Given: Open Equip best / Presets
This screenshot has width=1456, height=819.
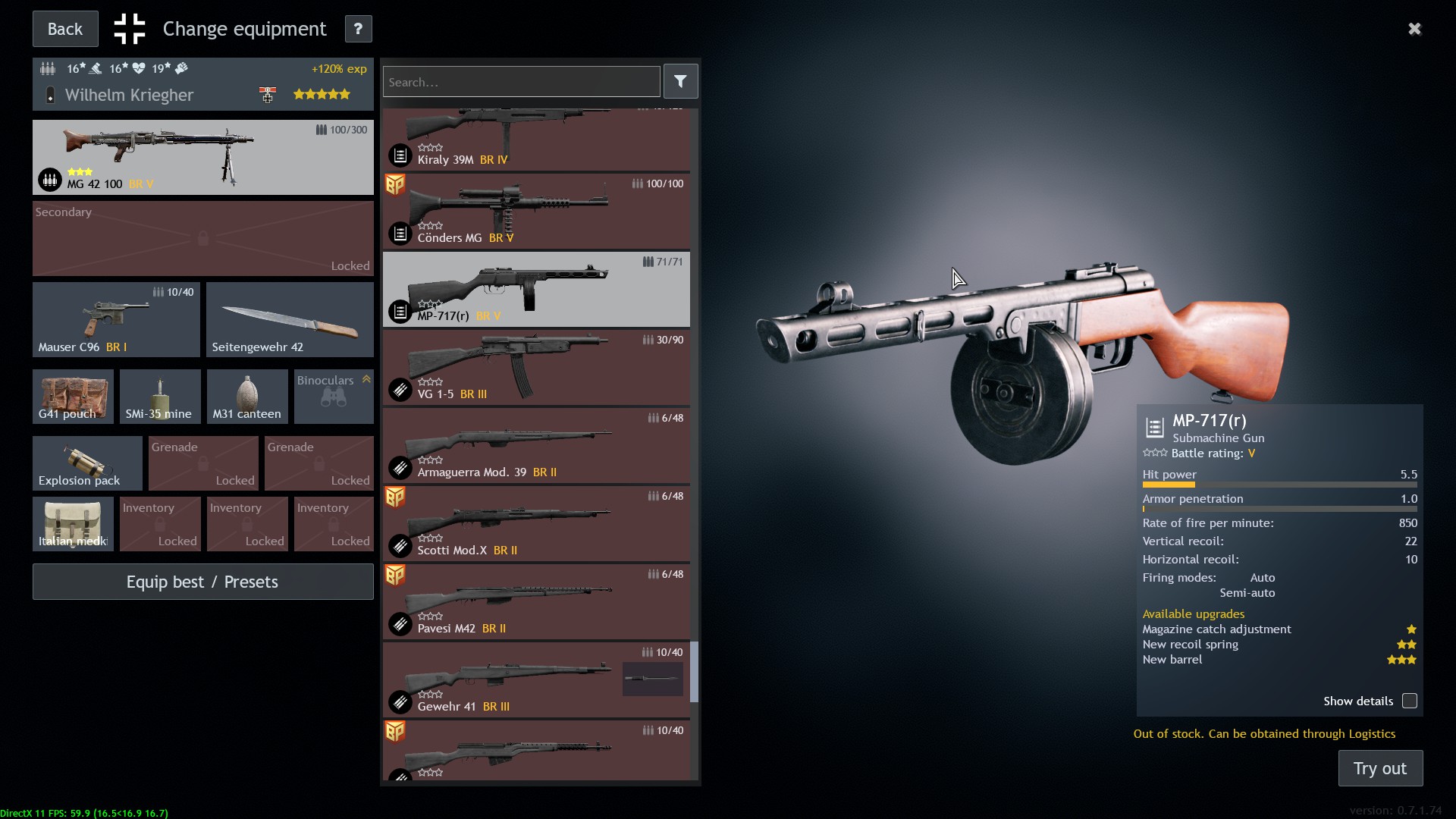Looking at the screenshot, I should [x=202, y=582].
